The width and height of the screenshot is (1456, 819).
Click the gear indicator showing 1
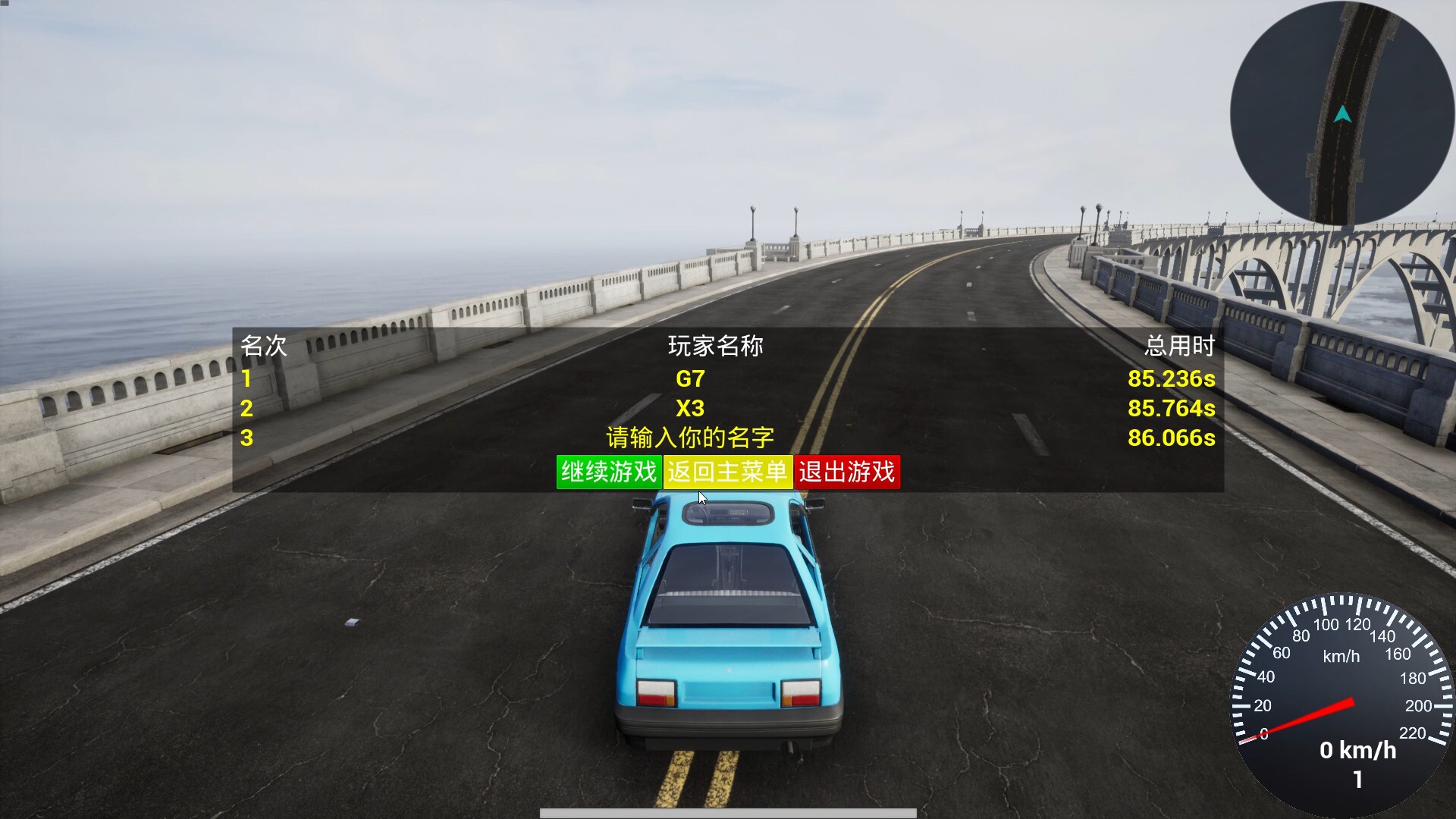pyautogui.click(x=1360, y=779)
